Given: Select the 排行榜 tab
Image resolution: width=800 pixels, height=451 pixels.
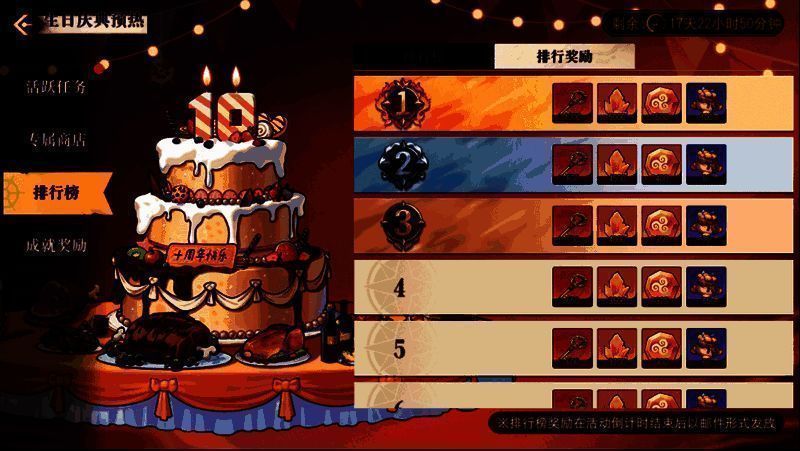Looking at the screenshot, I should (x=56, y=191).
